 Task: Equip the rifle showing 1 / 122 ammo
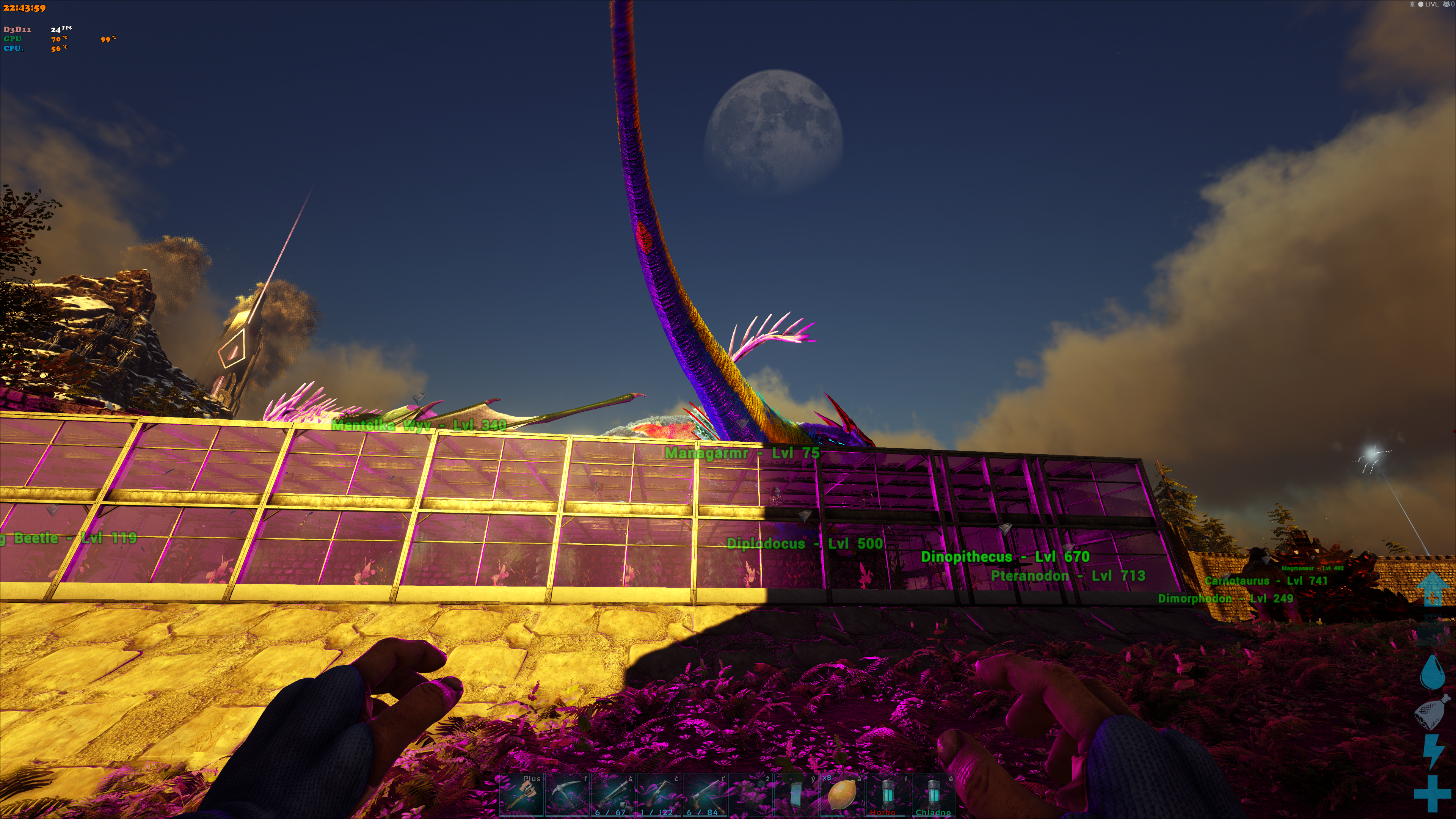pos(659,795)
